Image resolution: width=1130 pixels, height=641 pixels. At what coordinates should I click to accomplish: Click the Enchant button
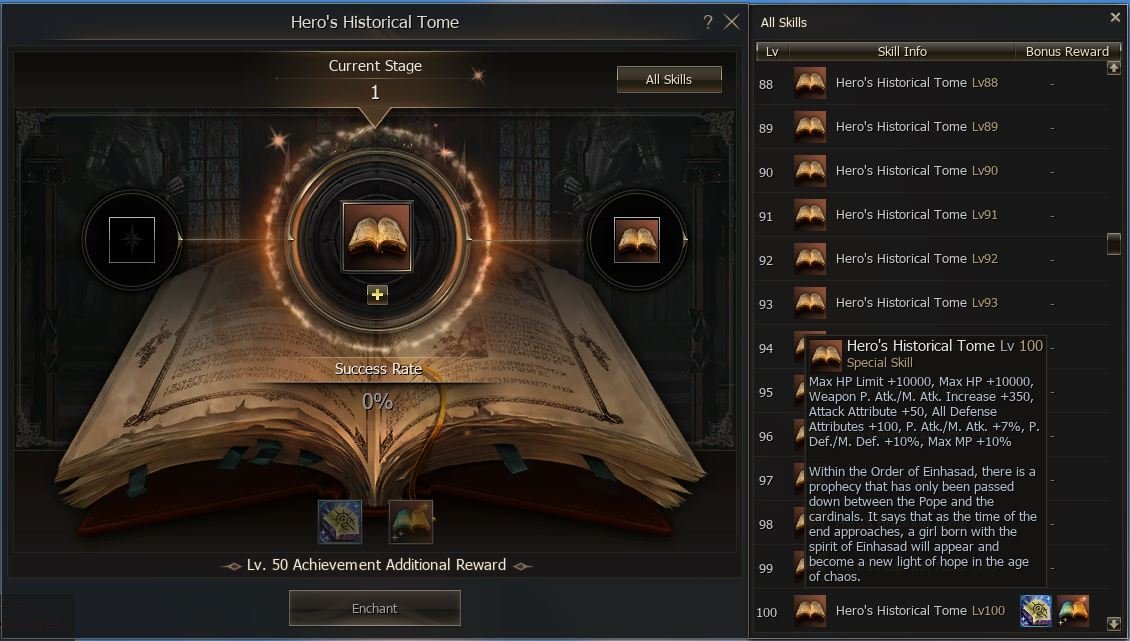[x=375, y=608]
